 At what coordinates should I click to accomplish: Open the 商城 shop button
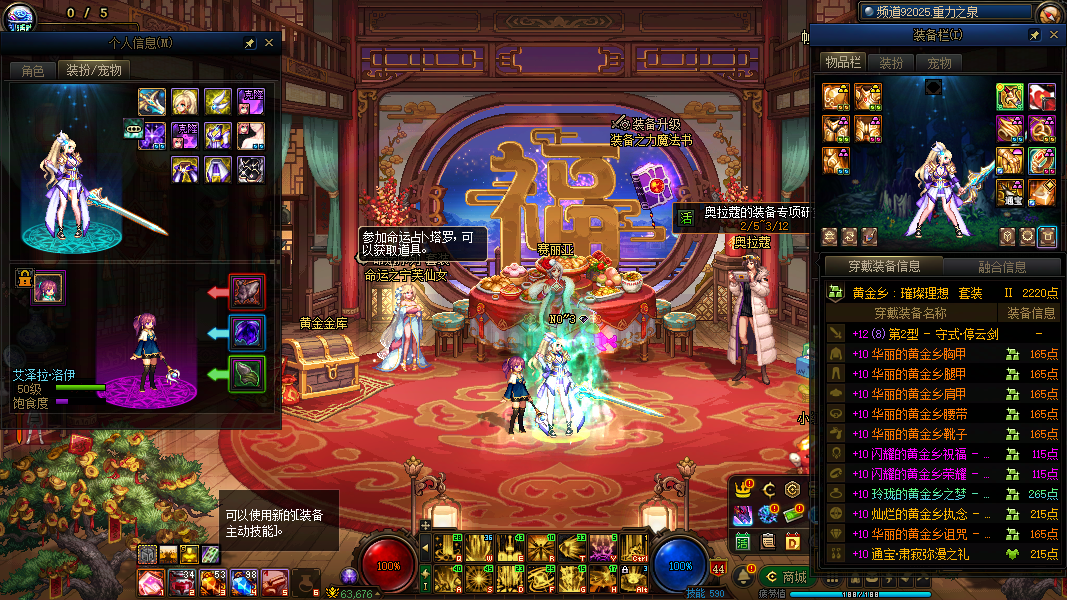tap(785, 577)
